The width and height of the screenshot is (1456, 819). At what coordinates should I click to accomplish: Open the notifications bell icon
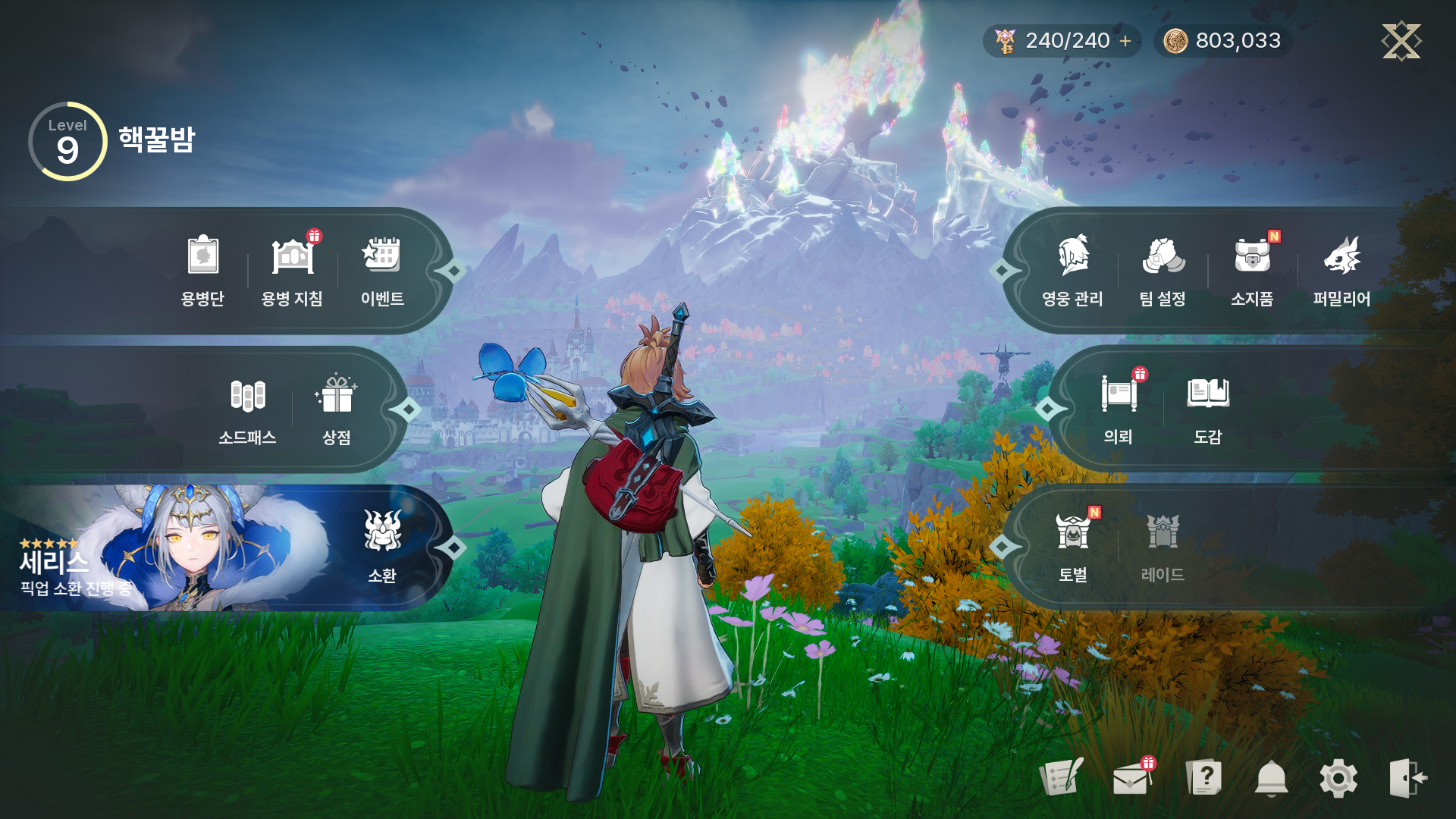(x=1271, y=778)
